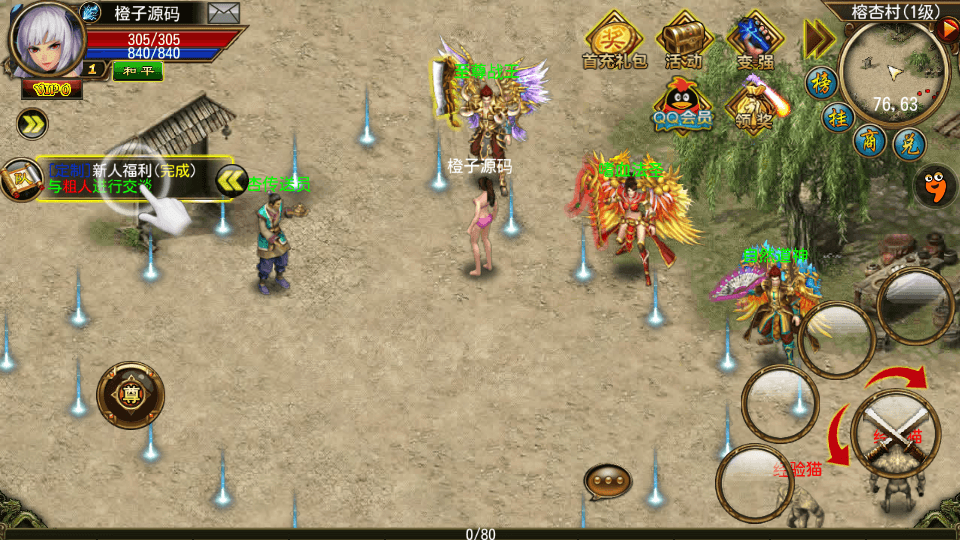The image size is (960, 540).
Task: Open the 变强 power-up menu
Action: (755, 41)
